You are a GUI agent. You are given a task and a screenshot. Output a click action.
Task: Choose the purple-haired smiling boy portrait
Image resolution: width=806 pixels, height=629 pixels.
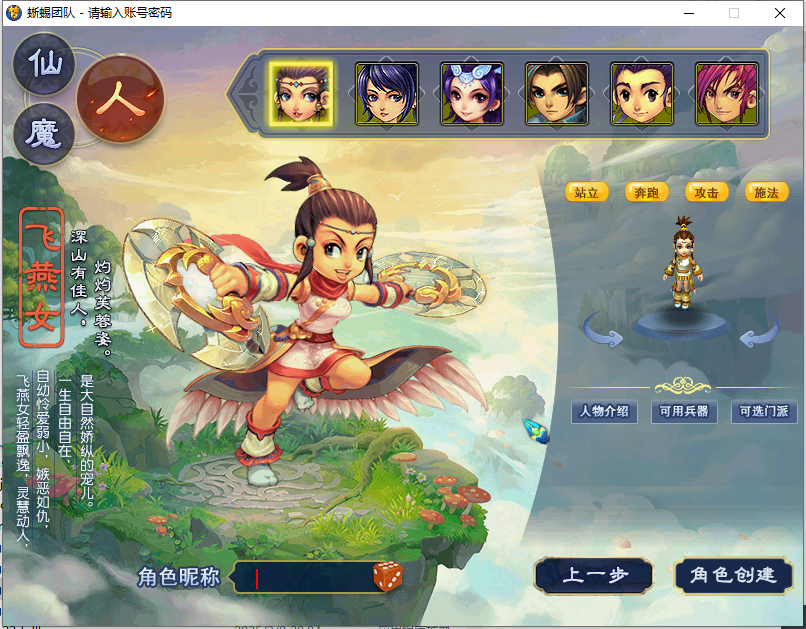click(x=642, y=94)
